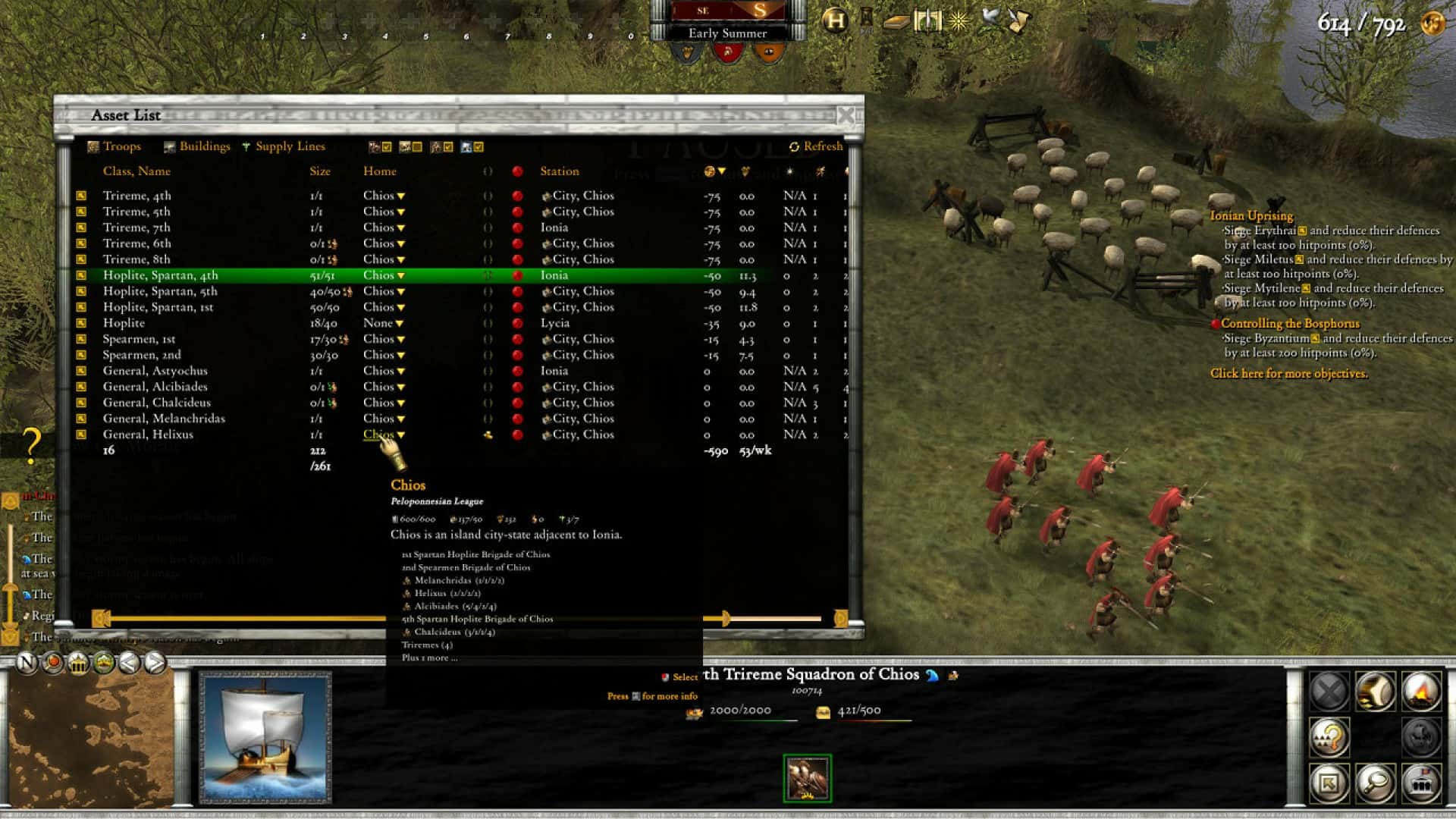Switch to the Buildings tab
This screenshot has width=1456, height=819.
(x=203, y=146)
